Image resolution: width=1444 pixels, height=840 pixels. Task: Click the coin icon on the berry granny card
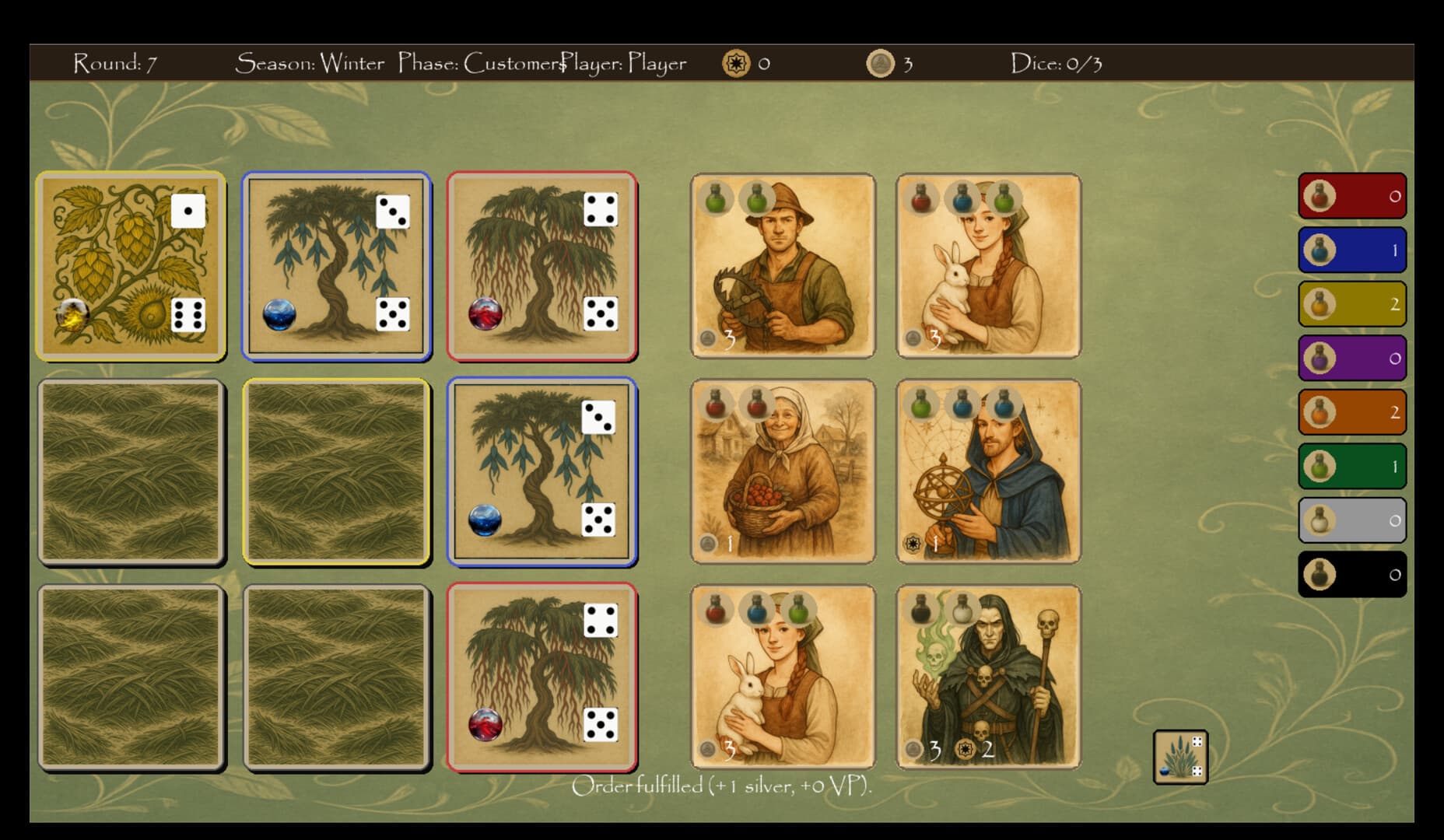pyautogui.click(x=710, y=544)
